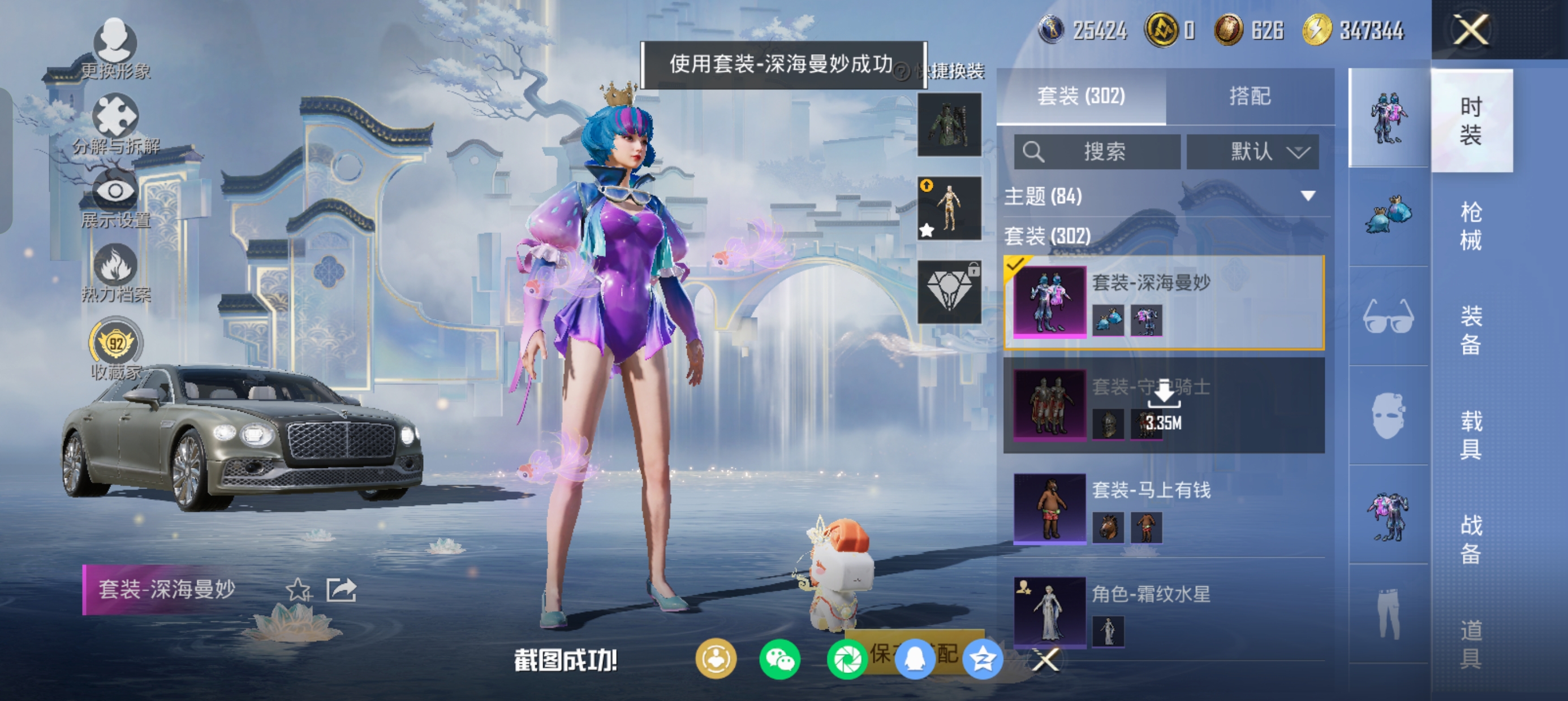Screen dimensions: 1568x701
Task: Choose the 角色-霜纹水星 character
Action: click(1164, 611)
